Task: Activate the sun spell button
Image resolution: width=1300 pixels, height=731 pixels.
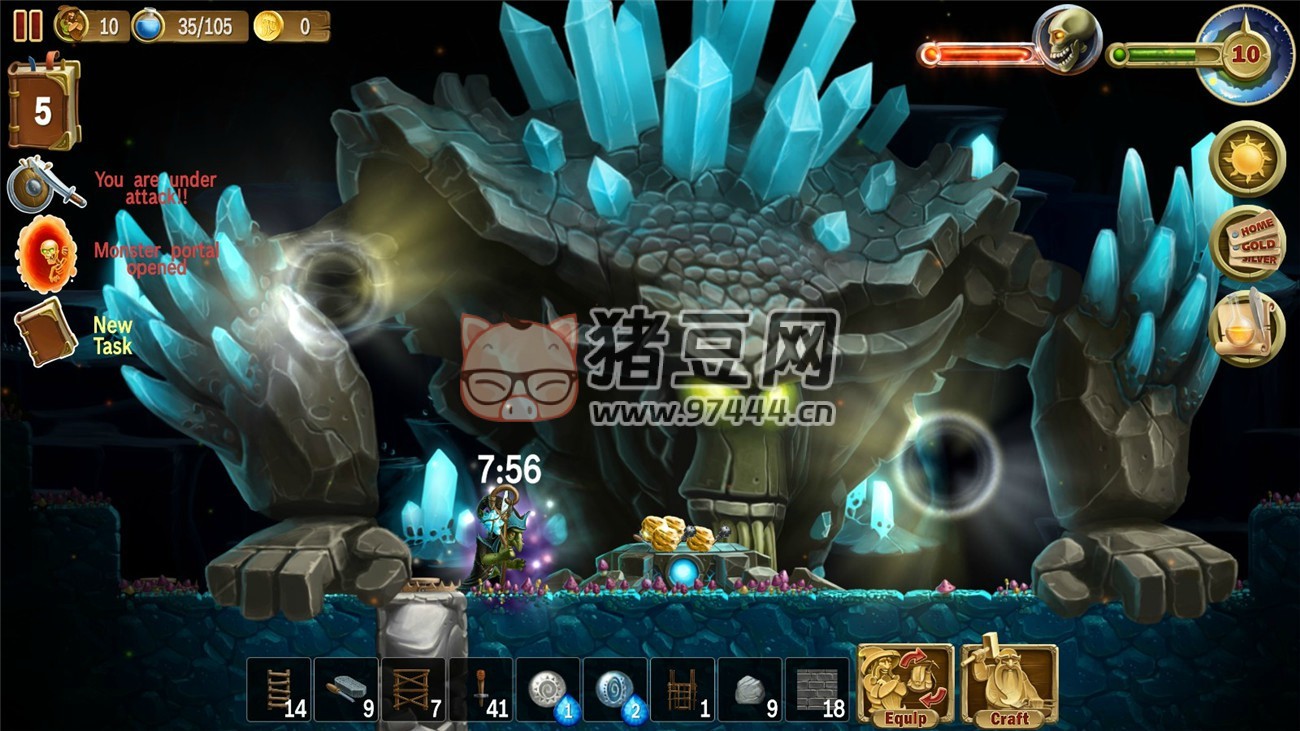Action: point(1247,158)
